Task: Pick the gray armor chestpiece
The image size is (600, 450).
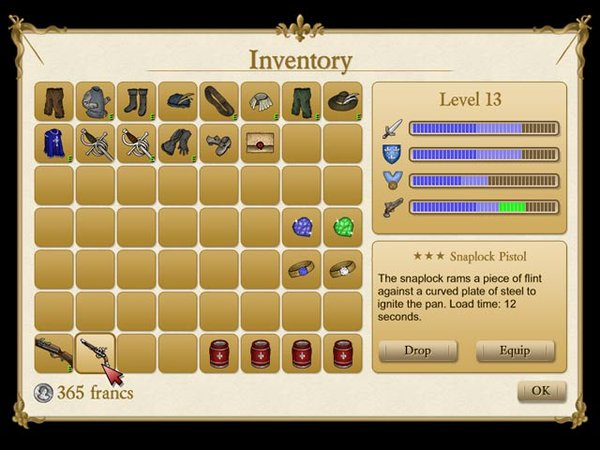Action: tap(95, 102)
